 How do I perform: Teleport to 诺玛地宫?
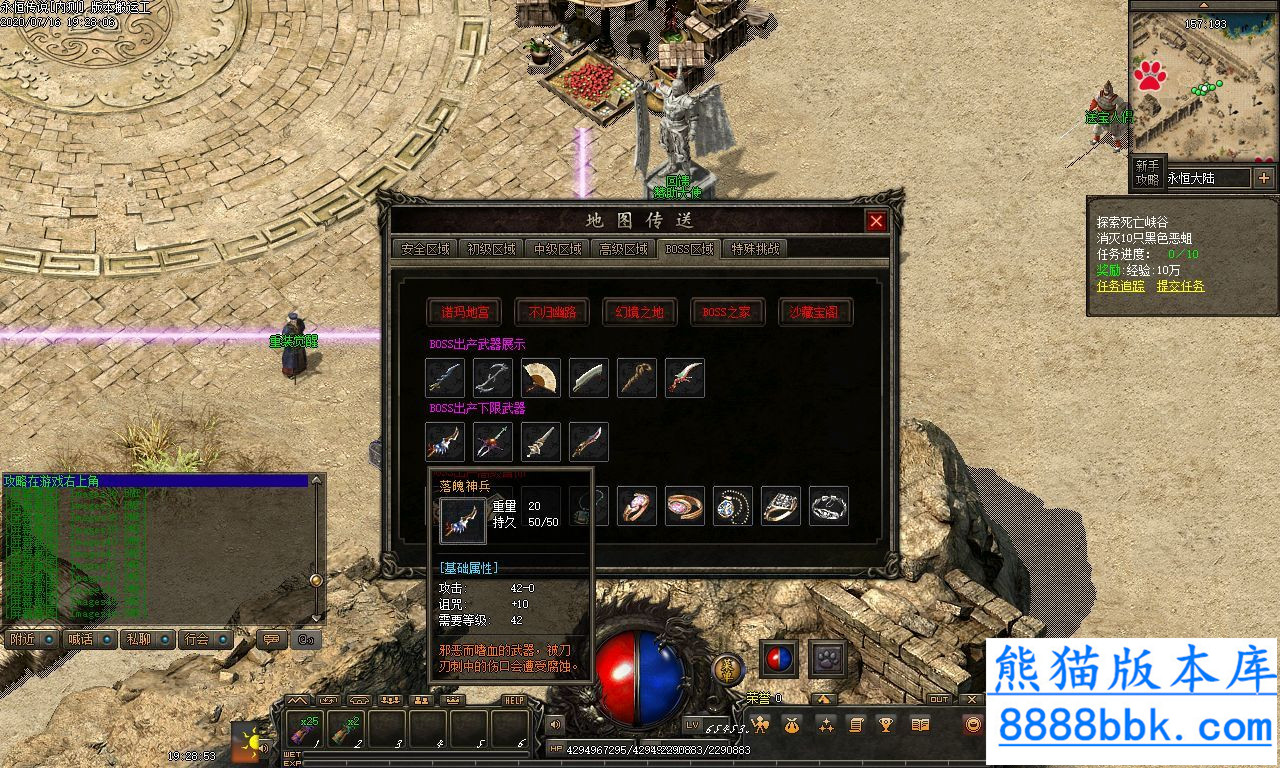[x=464, y=312]
